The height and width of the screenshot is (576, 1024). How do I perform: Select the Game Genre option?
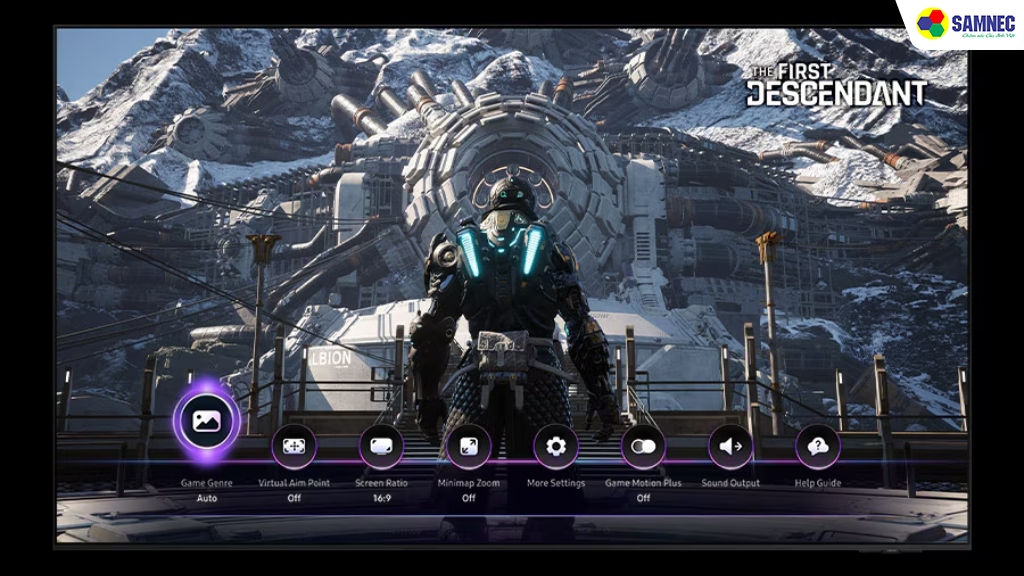(x=207, y=421)
